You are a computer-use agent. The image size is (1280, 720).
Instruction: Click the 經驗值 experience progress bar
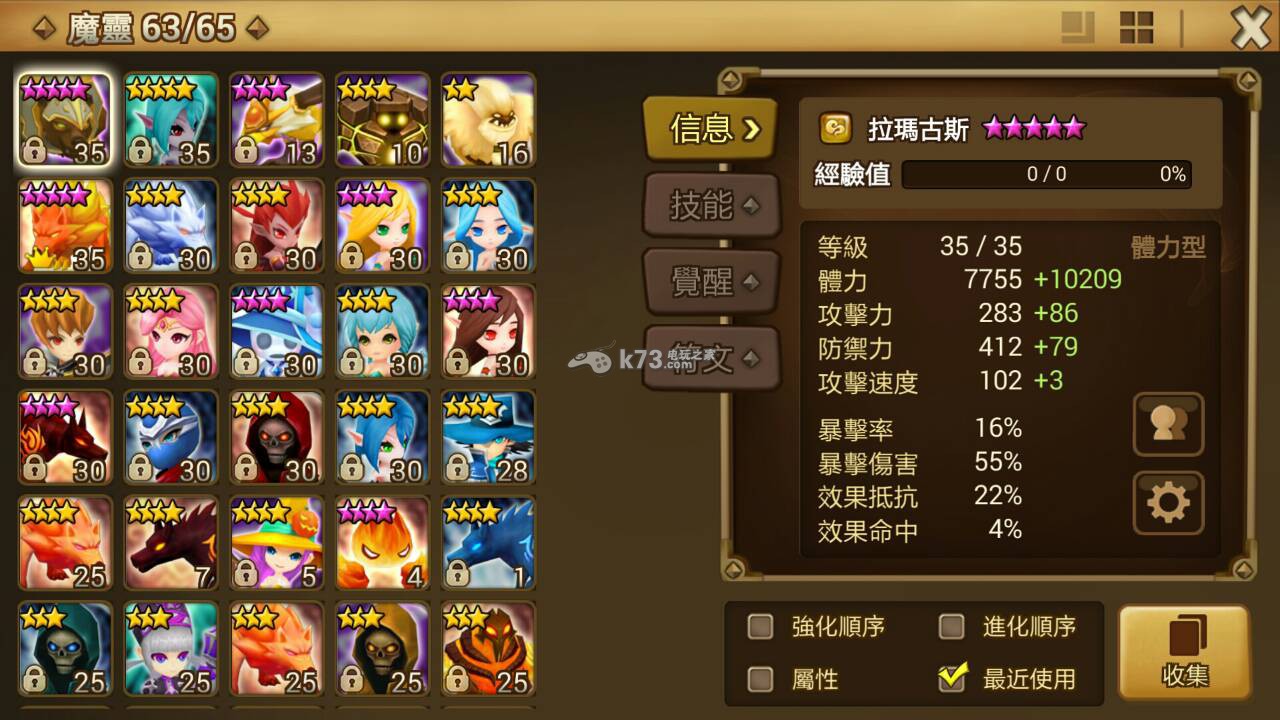pyautogui.click(x=1045, y=175)
